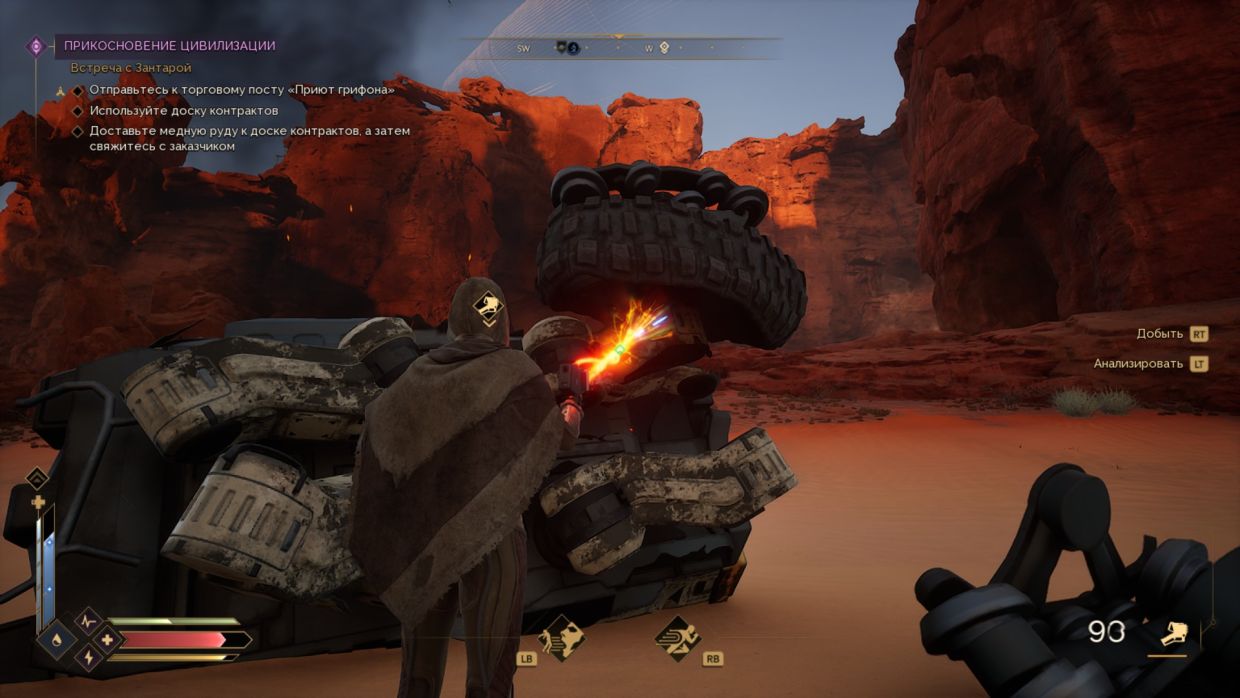Viewport: 1240px width, 698px height.
Task: Click the compass bar at top
Action: 620,47
